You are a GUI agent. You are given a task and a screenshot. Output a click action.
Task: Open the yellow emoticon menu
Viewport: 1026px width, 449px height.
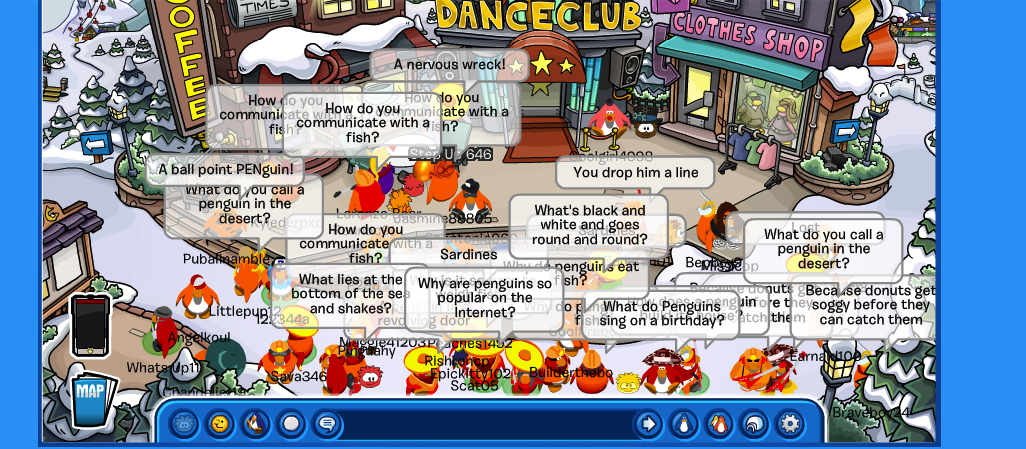(220, 424)
